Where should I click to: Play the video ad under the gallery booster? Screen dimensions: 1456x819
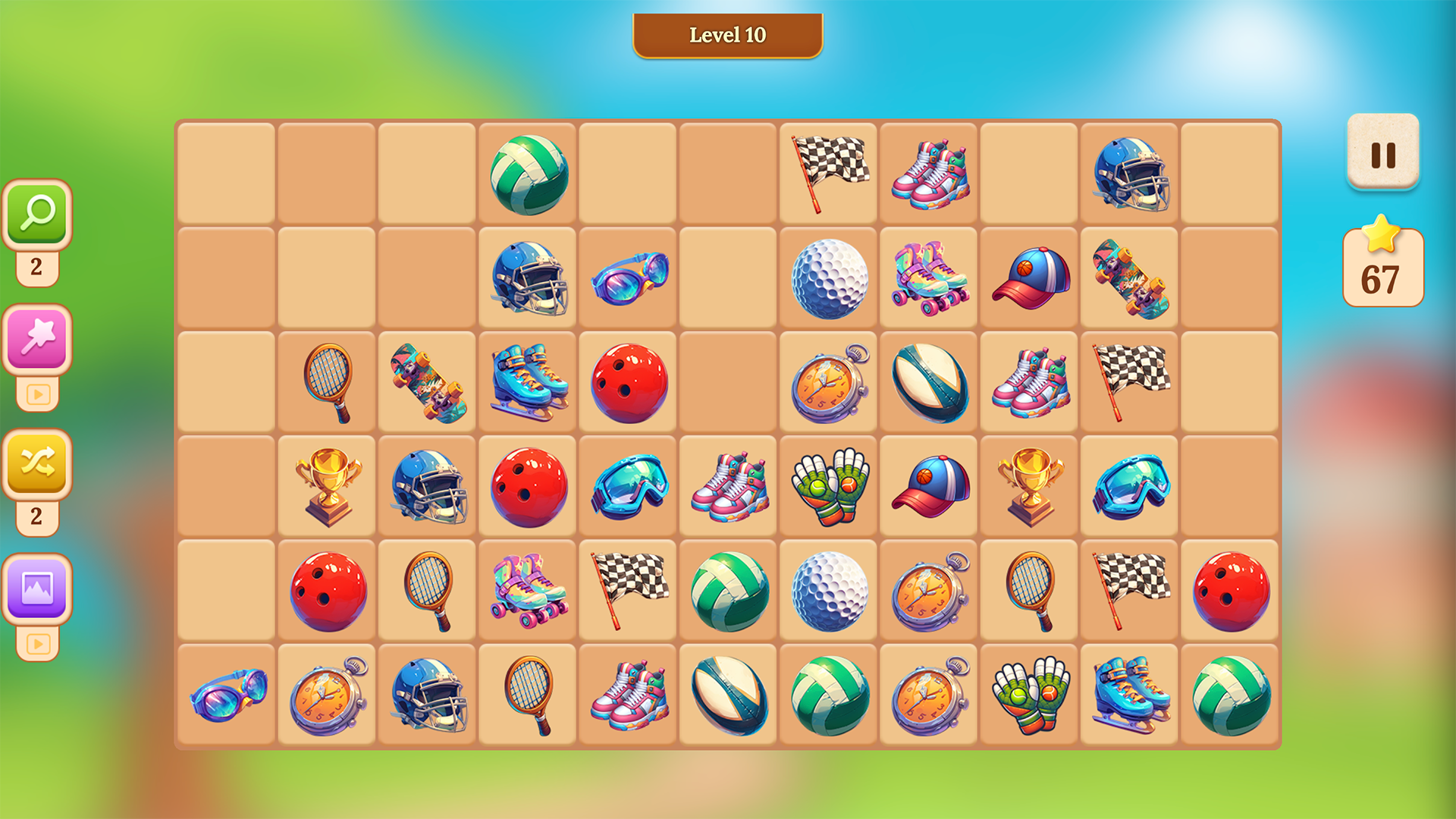(x=36, y=643)
